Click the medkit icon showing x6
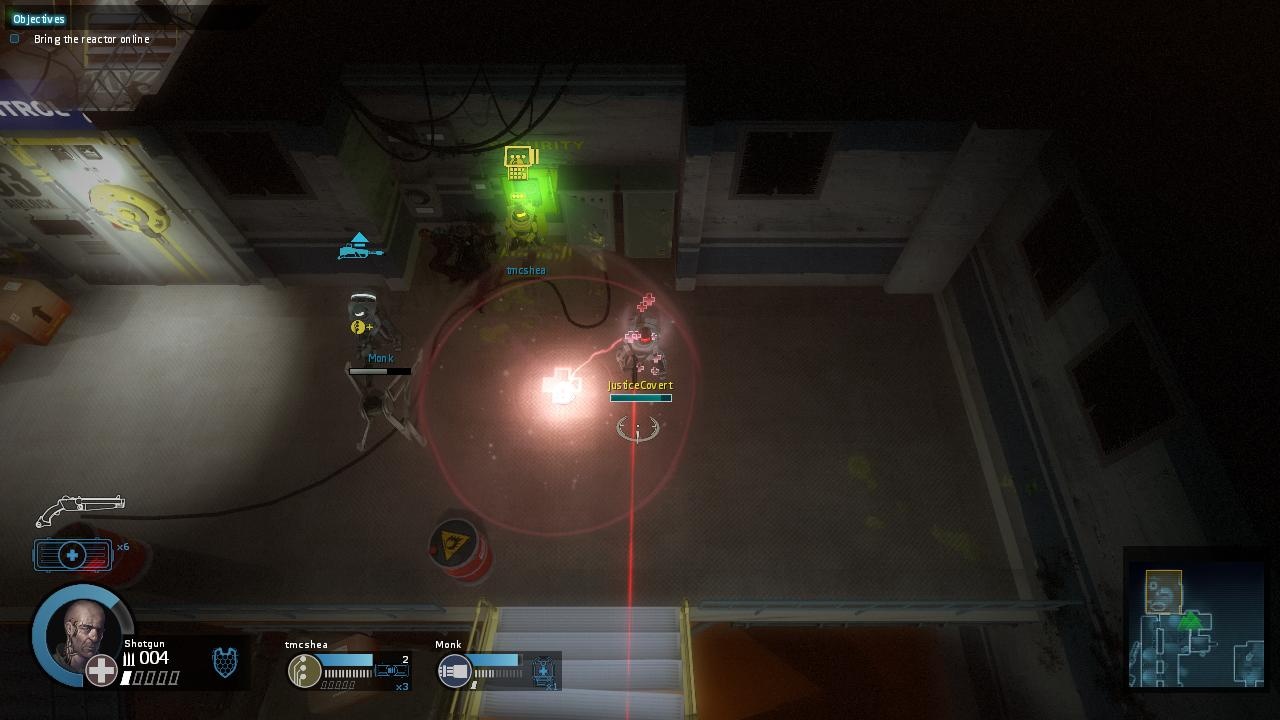 [x=72, y=554]
